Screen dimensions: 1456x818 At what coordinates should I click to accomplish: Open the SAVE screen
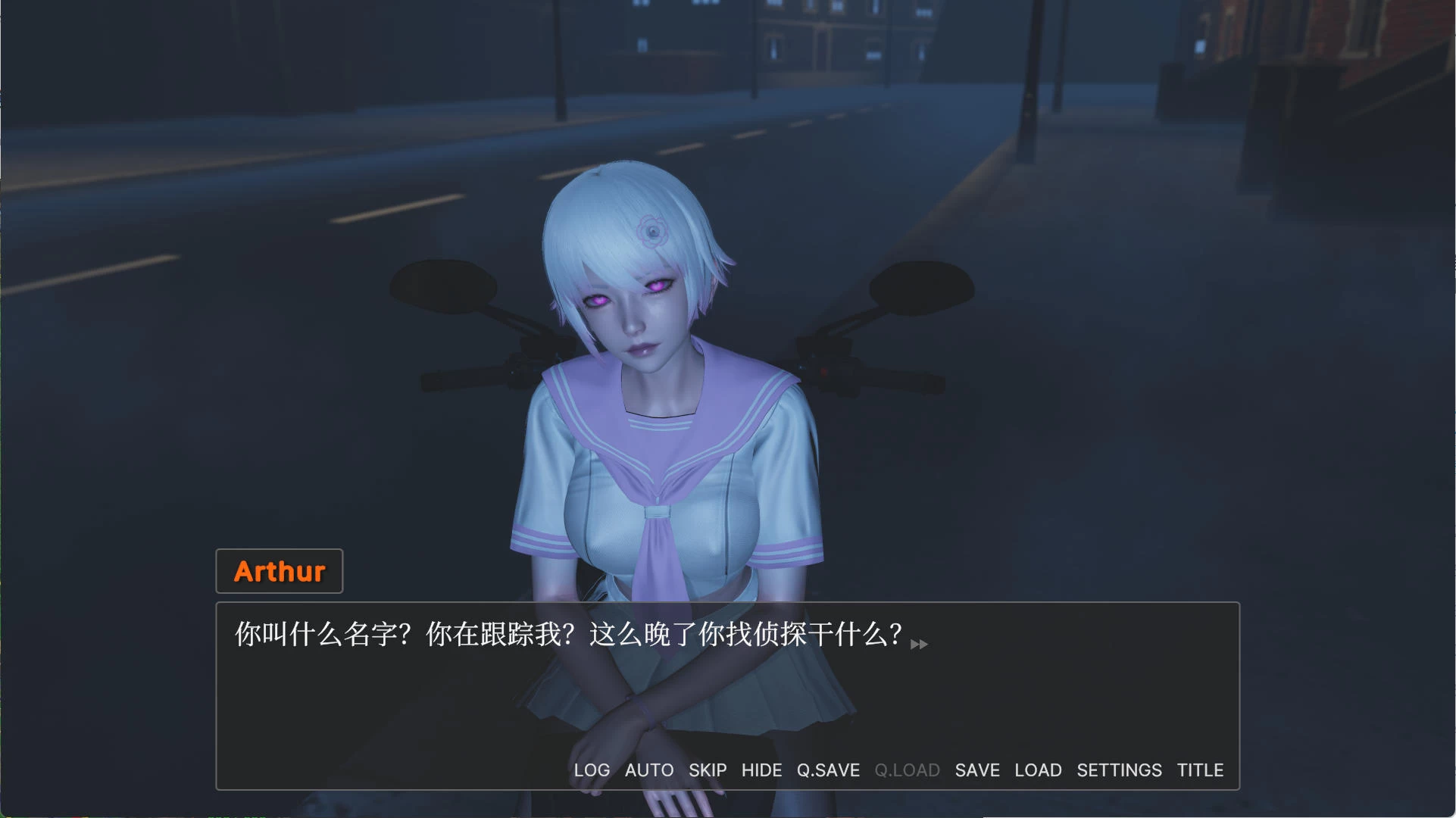(976, 770)
